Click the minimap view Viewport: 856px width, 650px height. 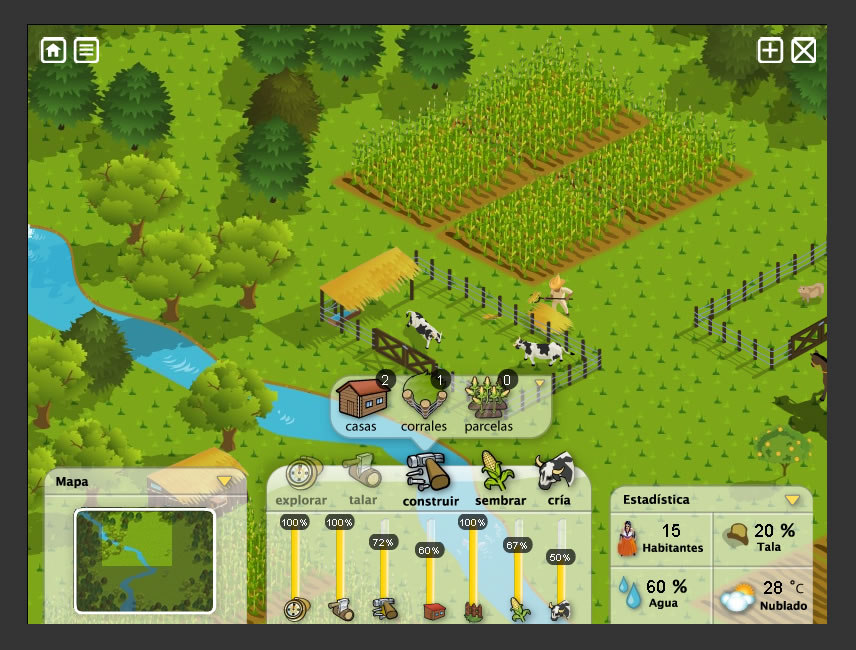pyautogui.click(x=145, y=561)
